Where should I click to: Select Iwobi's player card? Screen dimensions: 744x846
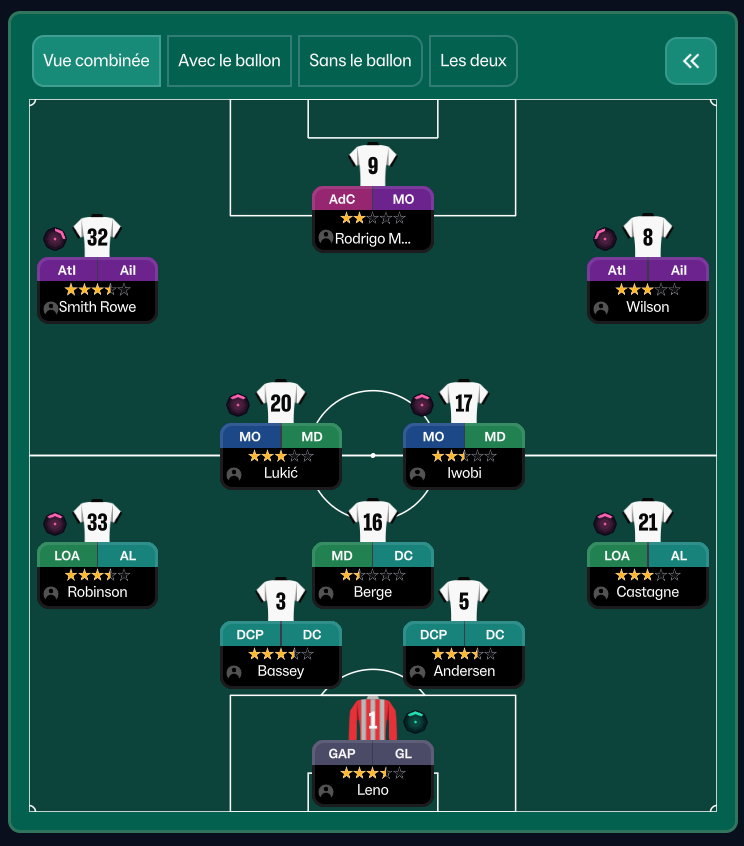pyautogui.click(x=463, y=455)
